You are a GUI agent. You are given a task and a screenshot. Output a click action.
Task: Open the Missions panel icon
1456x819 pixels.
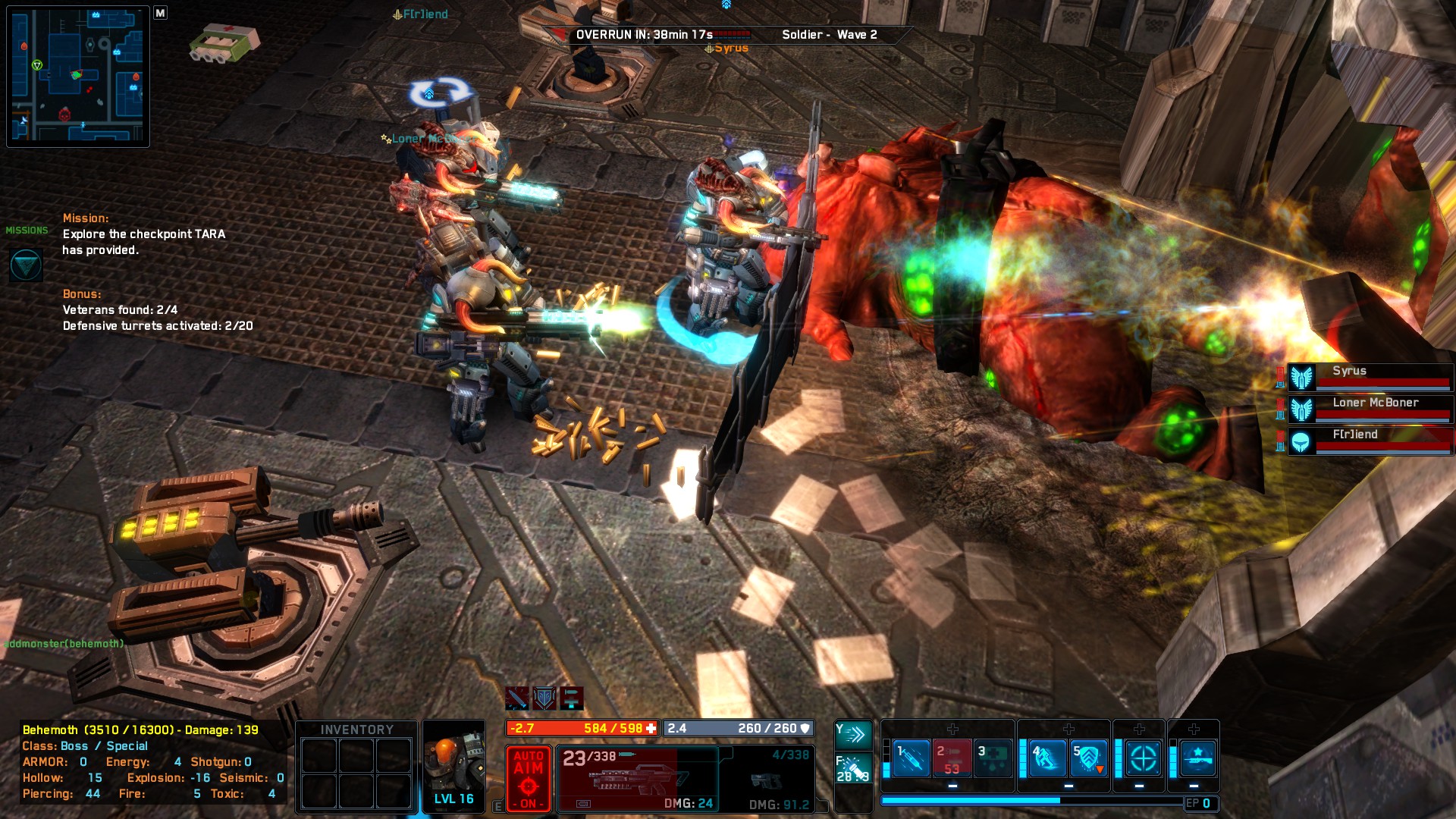coord(26,265)
